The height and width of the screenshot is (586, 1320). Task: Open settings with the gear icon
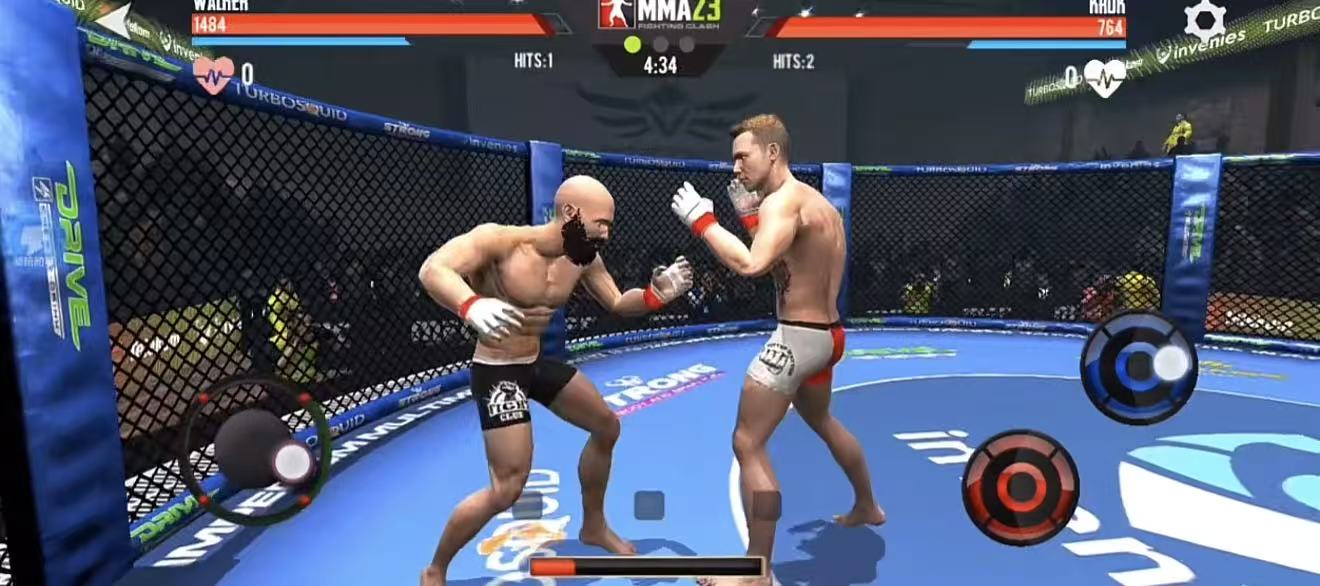point(1205,20)
